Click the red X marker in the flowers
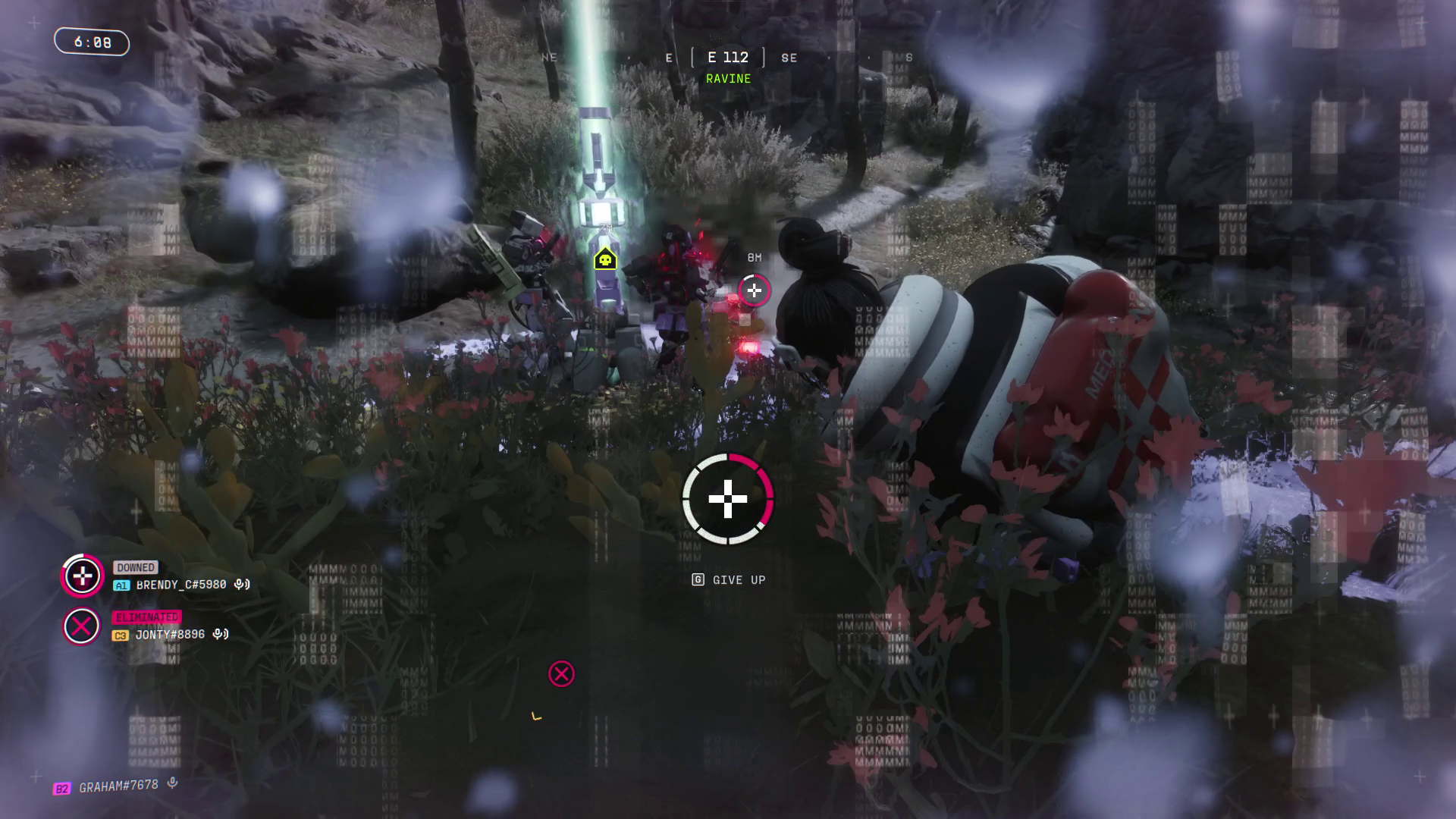 (x=561, y=672)
